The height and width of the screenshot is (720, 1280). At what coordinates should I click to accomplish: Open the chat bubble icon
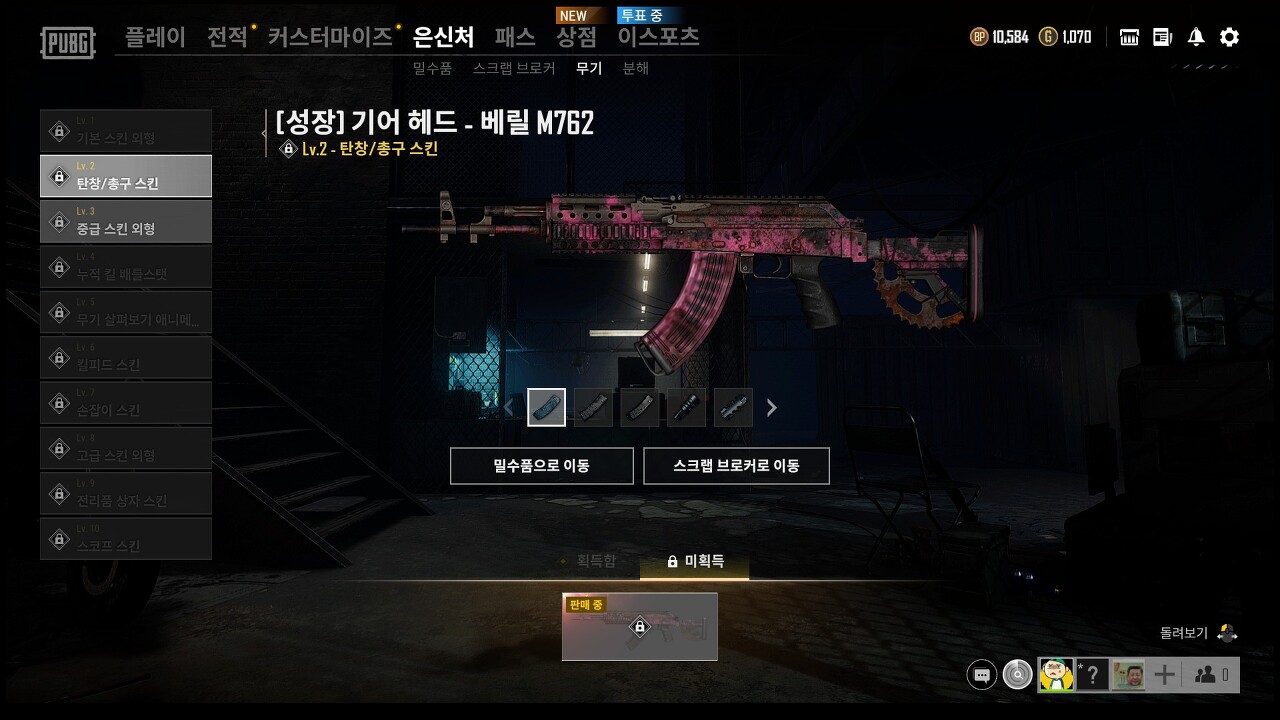[x=981, y=675]
